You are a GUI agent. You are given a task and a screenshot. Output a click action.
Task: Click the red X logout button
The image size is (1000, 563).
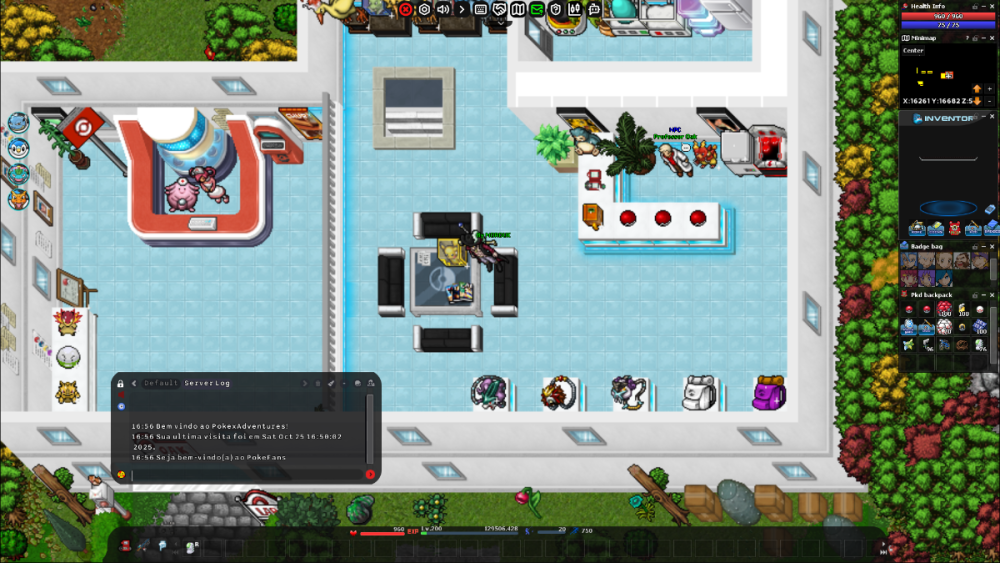pyautogui.click(x=405, y=9)
